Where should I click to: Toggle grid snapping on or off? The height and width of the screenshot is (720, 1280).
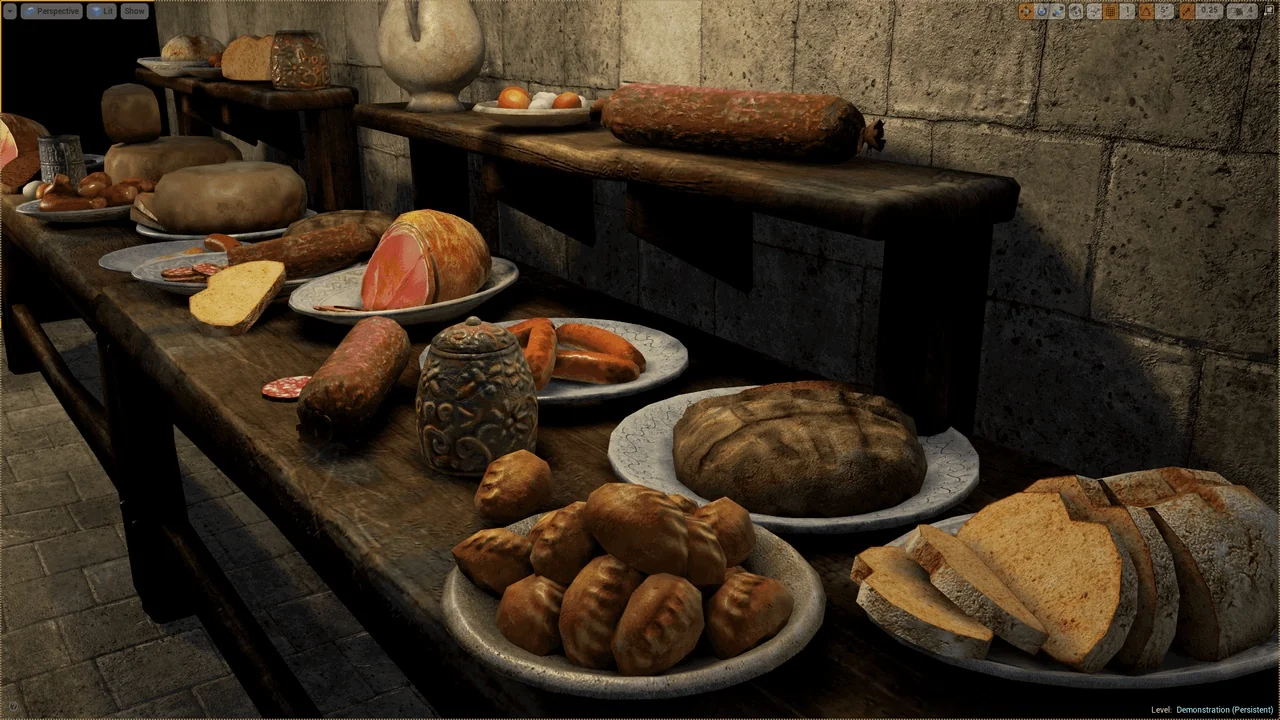(x=1110, y=11)
